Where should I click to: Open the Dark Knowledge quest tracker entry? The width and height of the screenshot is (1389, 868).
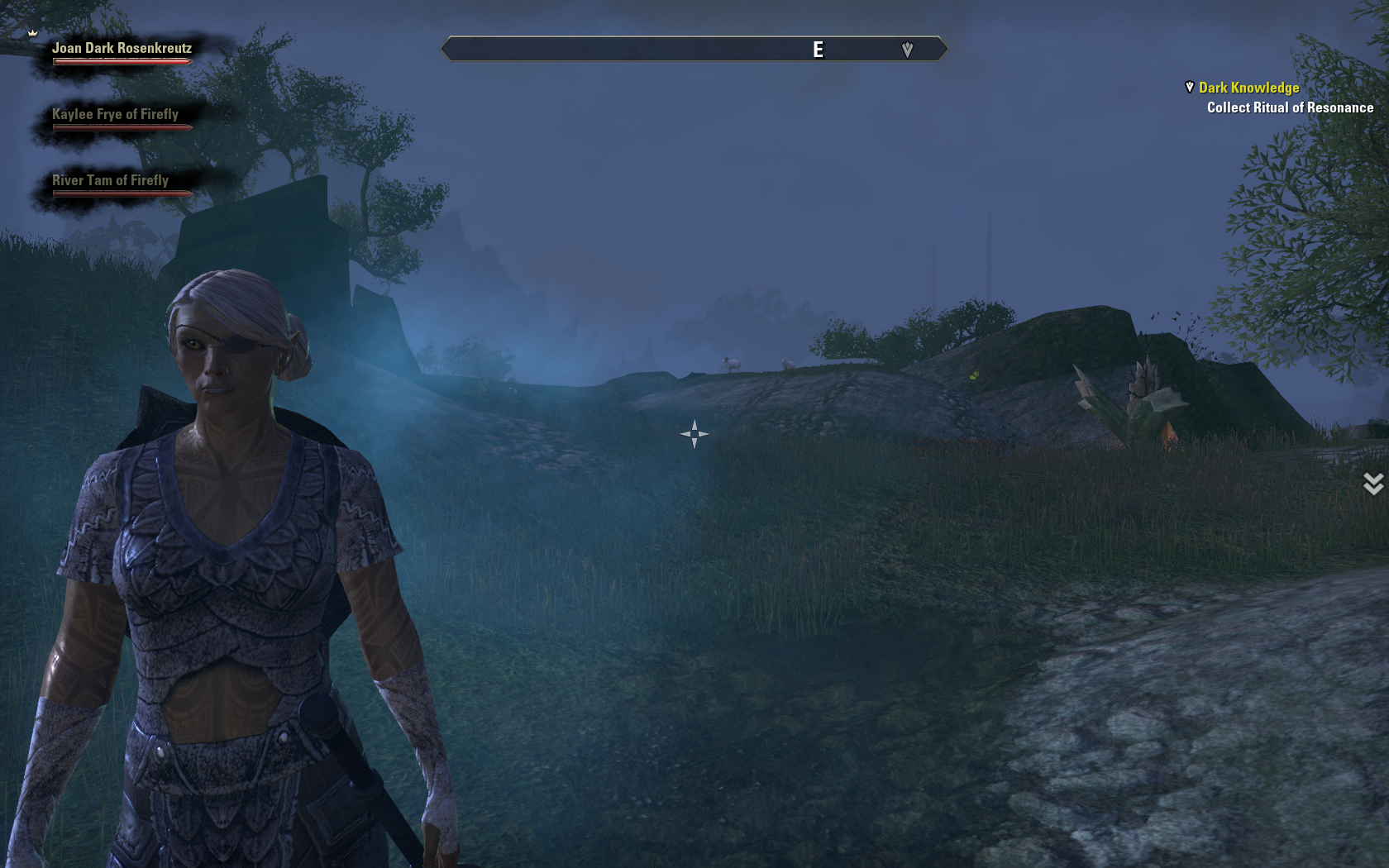(1248, 88)
